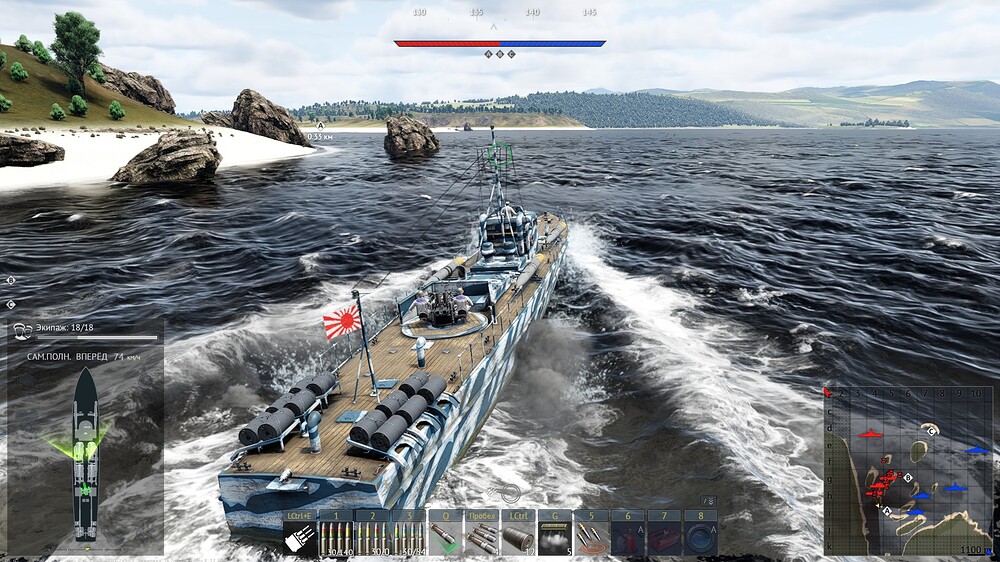Launch the triple torpedo salvo slot

click(x=481, y=538)
